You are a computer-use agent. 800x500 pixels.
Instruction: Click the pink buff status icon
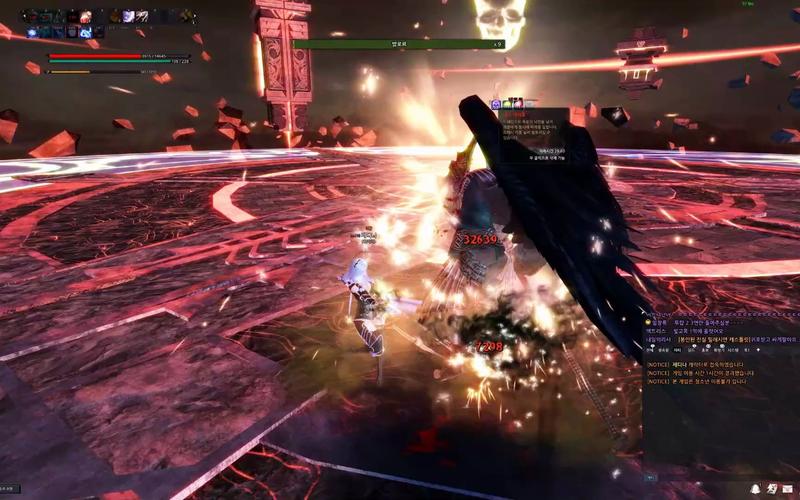(518, 103)
